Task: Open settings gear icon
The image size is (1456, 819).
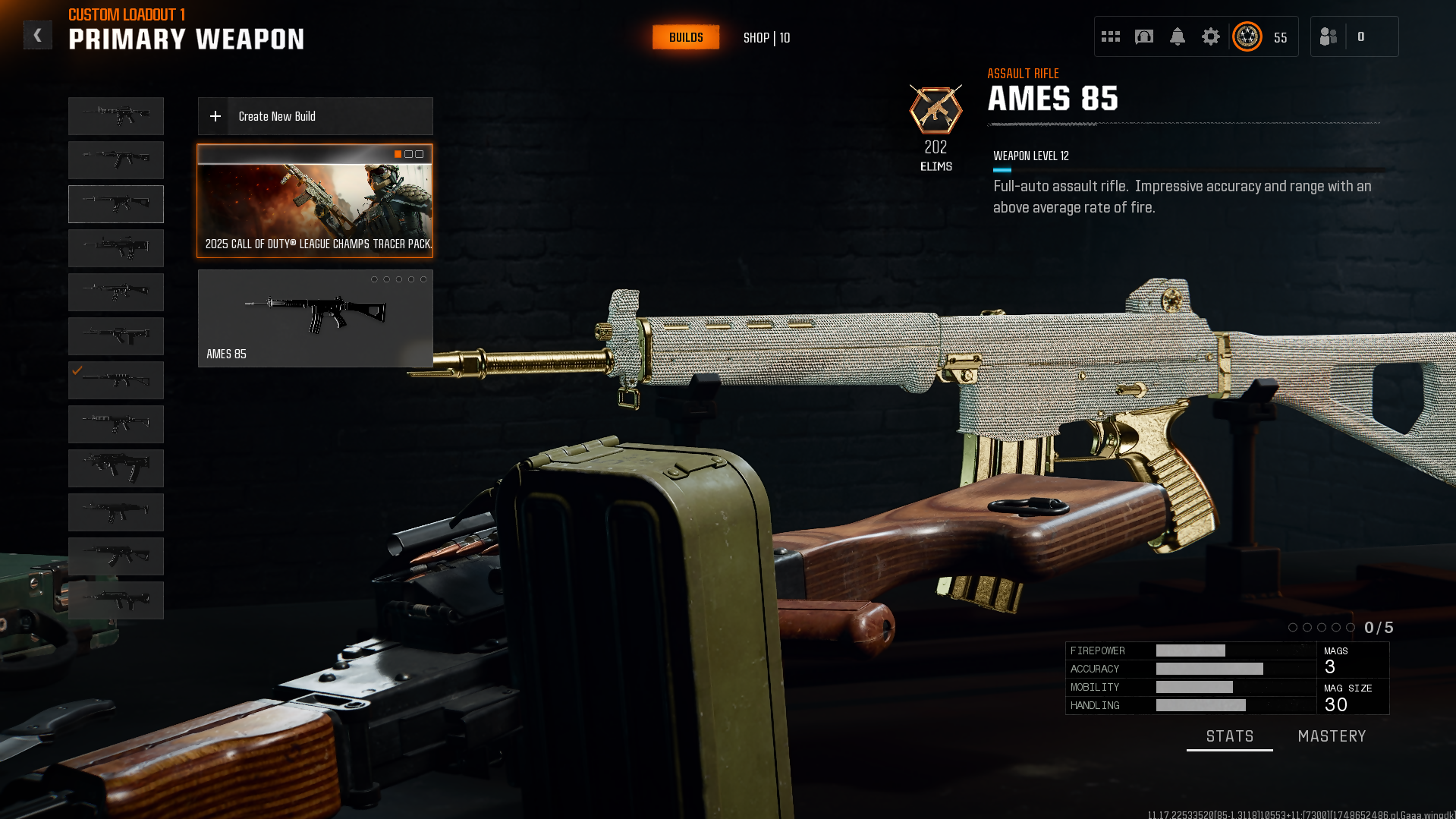Action: (1210, 36)
